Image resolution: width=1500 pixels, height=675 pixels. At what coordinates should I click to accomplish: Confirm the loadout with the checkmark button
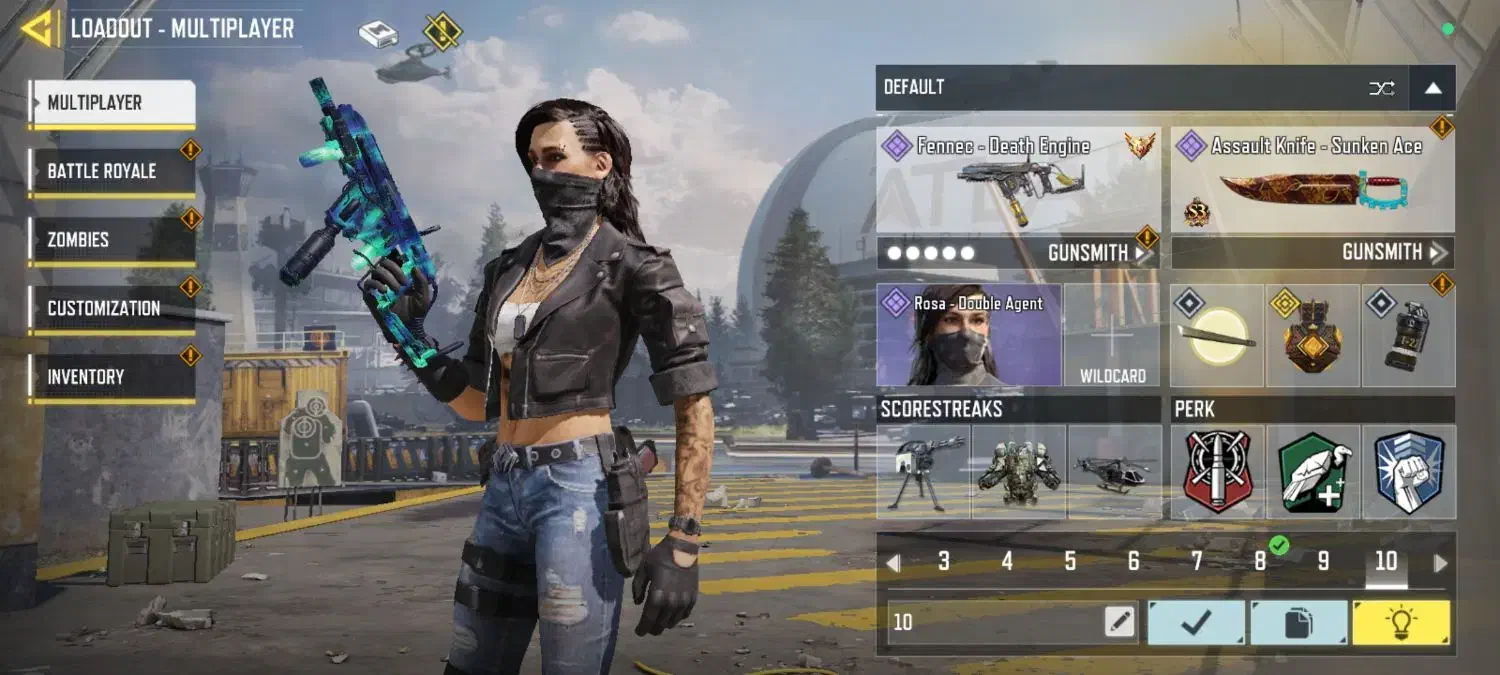click(1196, 622)
